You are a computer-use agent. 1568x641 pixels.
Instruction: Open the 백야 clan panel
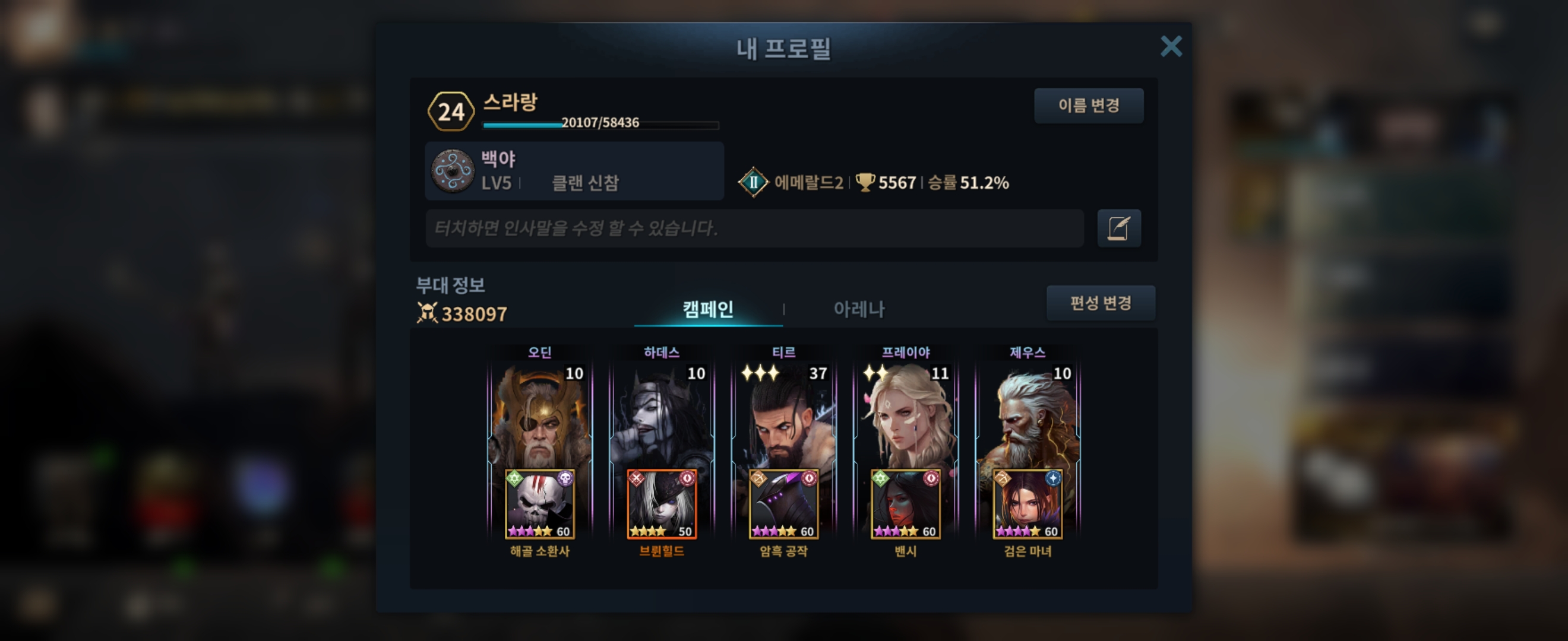573,172
